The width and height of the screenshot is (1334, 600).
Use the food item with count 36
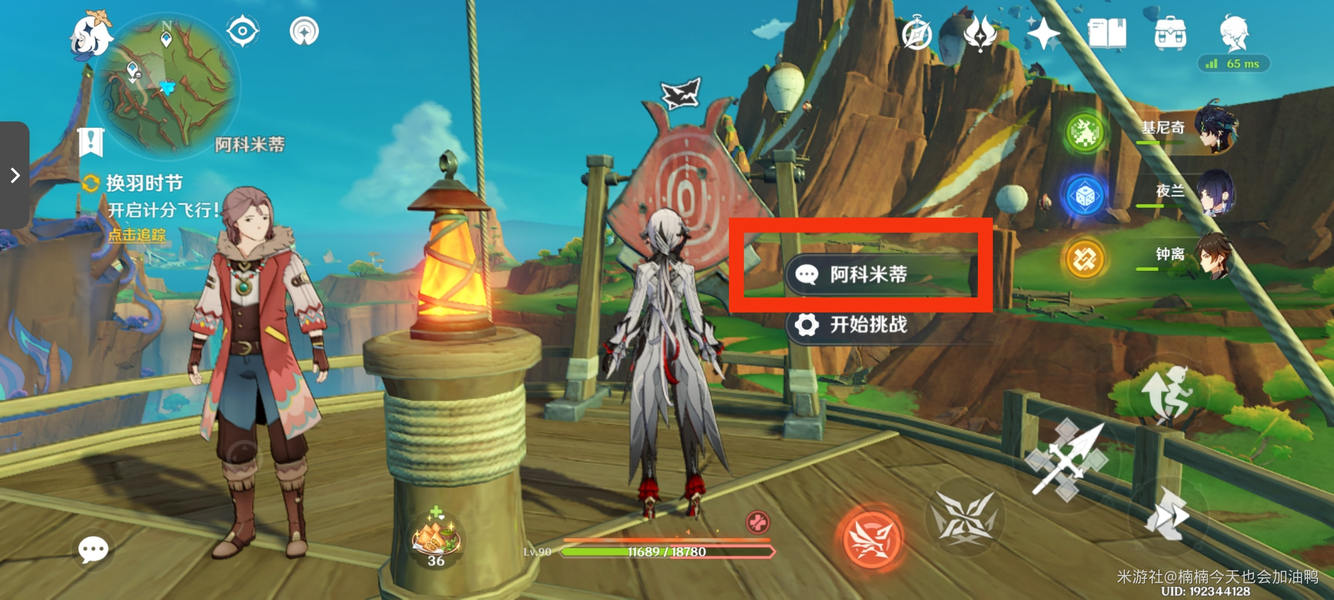click(x=436, y=537)
